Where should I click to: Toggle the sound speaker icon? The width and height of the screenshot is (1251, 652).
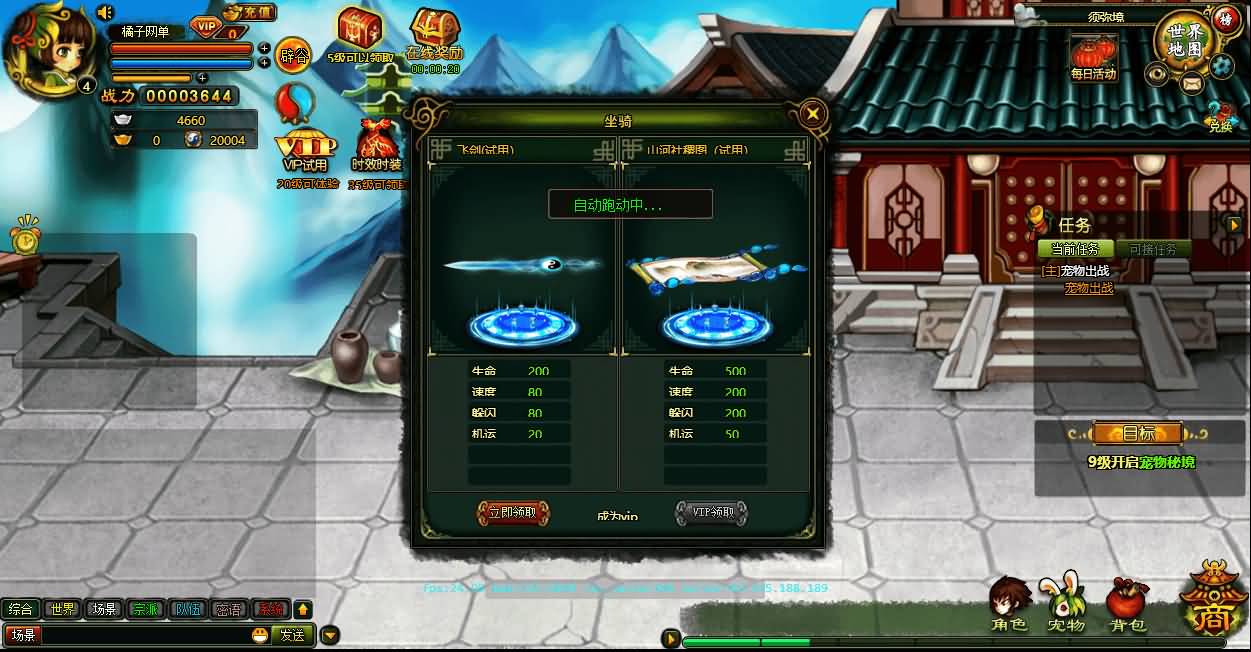click(105, 13)
